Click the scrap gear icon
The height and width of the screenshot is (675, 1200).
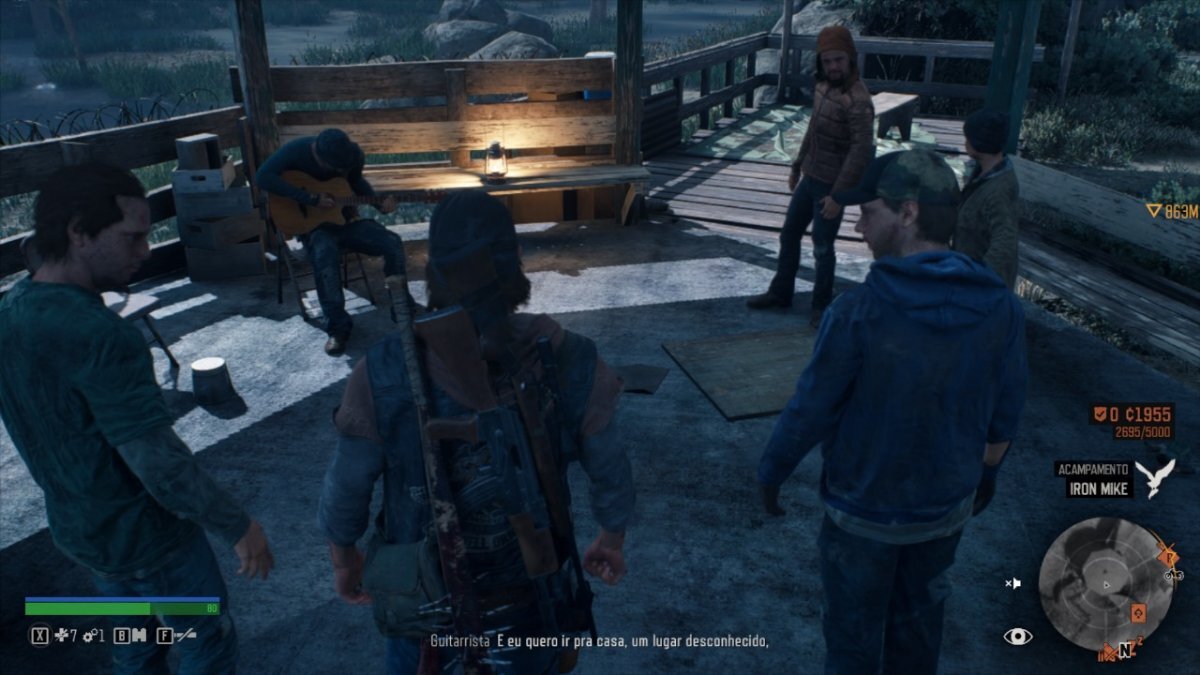88,635
